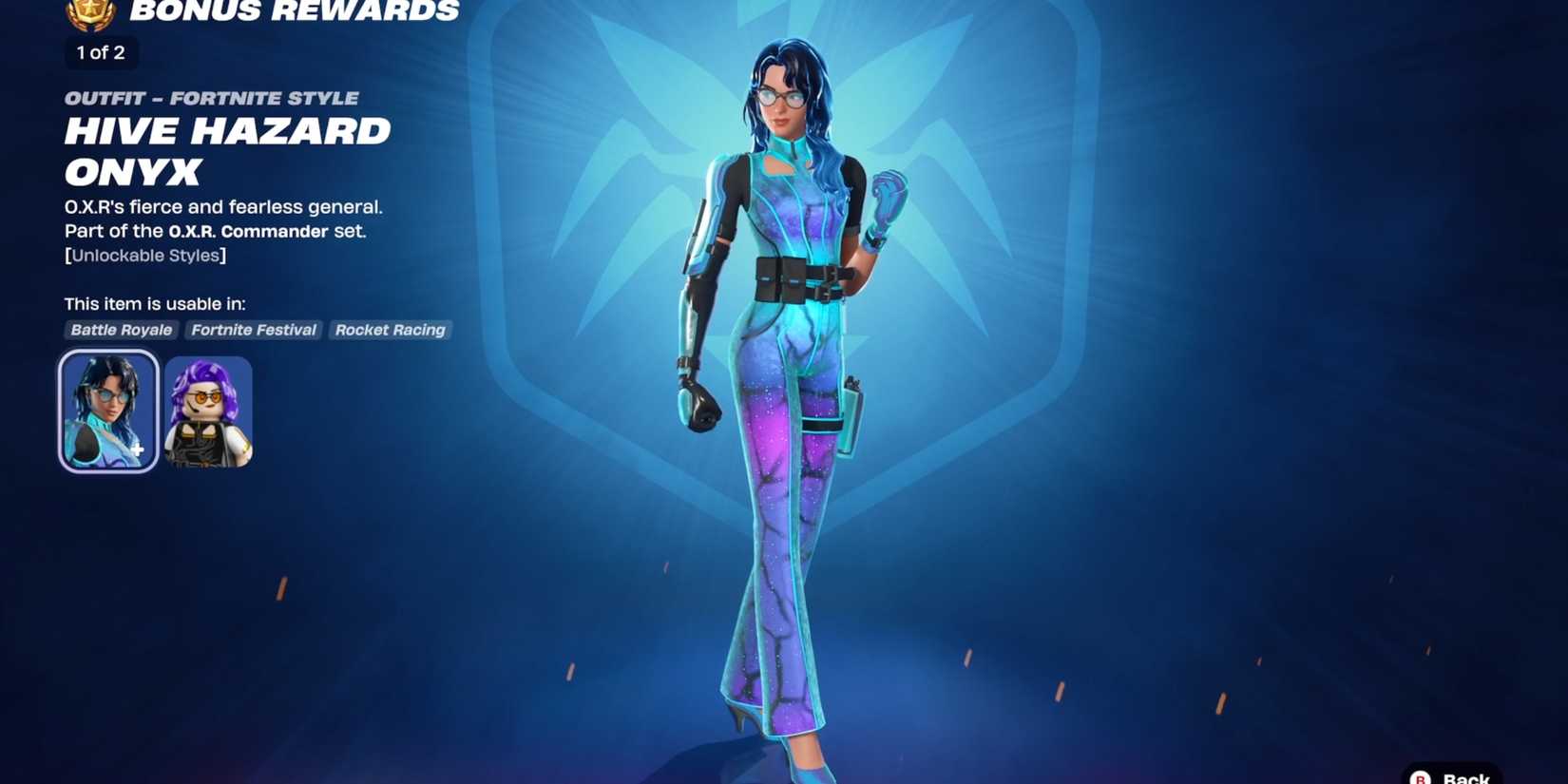Image resolution: width=1568 pixels, height=784 pixels.
Task: Click the 1 of 2 page indicator
Action: point(99,53)
